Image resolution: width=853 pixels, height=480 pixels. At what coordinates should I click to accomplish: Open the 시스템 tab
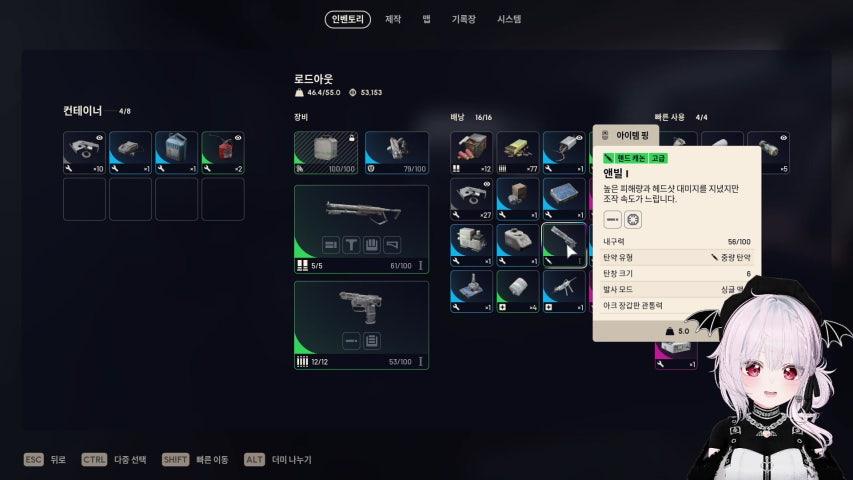pyautogui.click(x=509, y=19)
